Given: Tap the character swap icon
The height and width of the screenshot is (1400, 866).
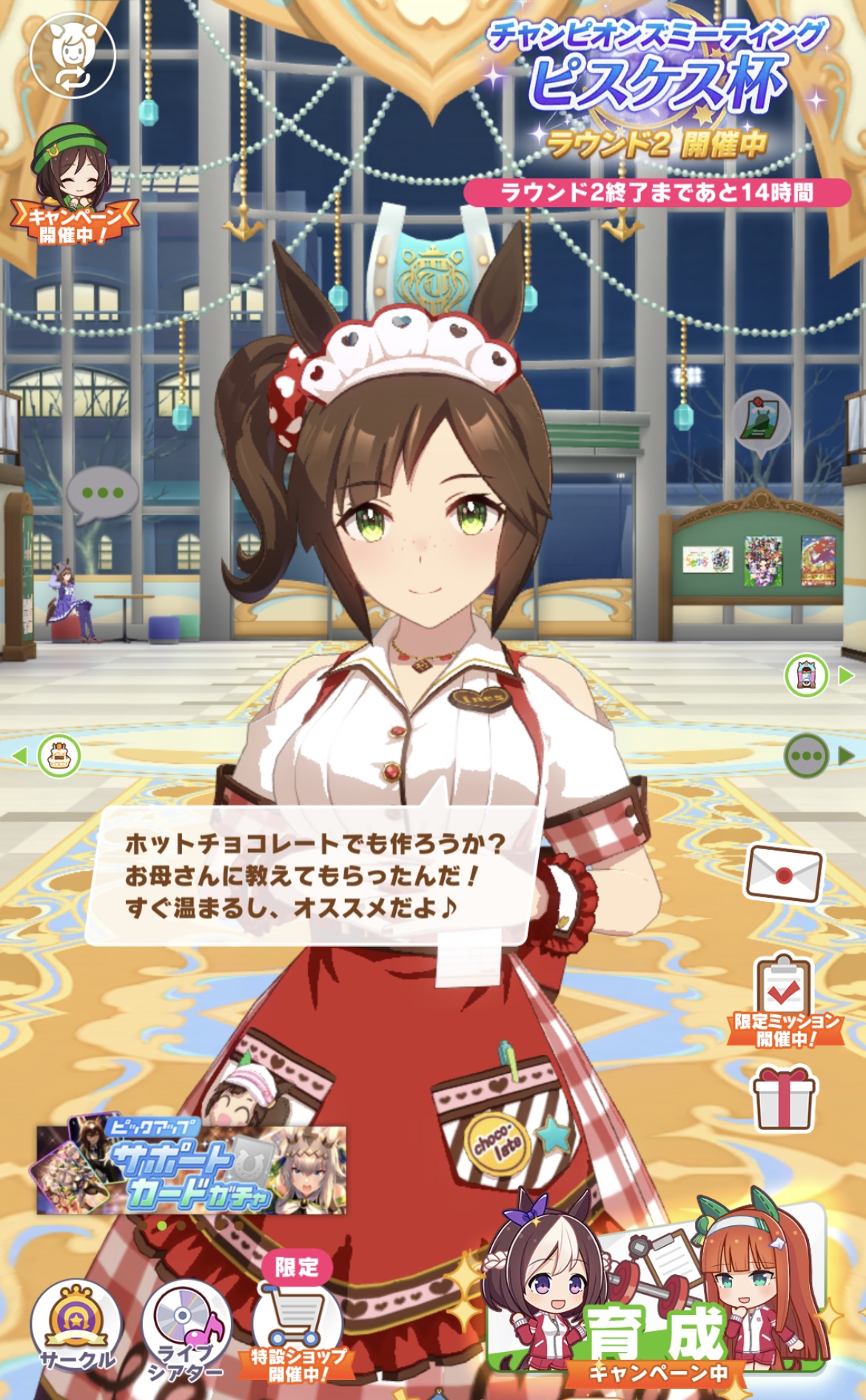Looking at the screenshot, I should pos(73,56).
